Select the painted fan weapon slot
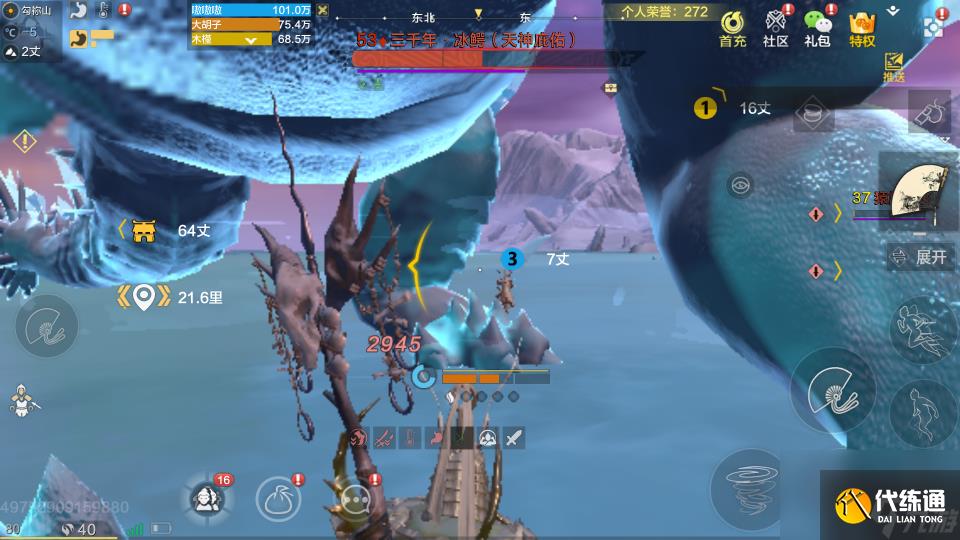 pyautogui.click(x=918, y=191)
